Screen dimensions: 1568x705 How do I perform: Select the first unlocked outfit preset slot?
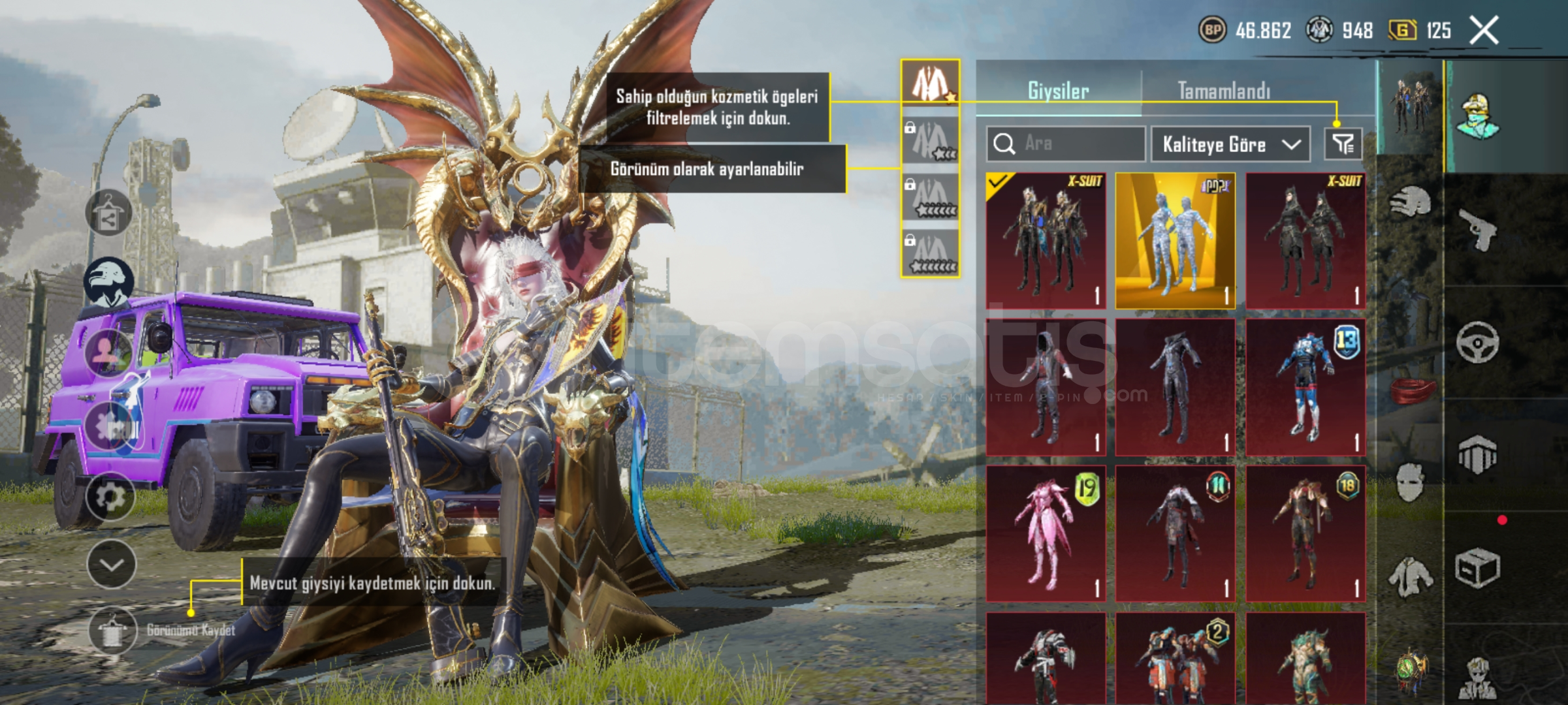[x=930, y=83]
